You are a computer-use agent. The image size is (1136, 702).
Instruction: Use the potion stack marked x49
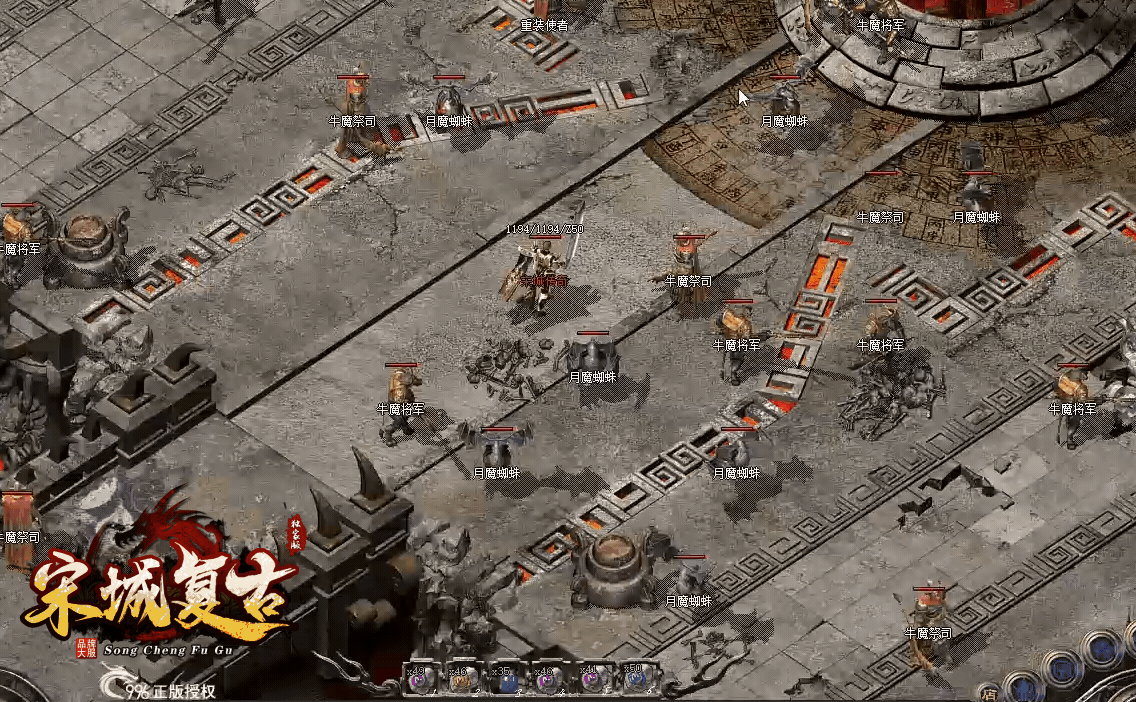tap(417, 681)
